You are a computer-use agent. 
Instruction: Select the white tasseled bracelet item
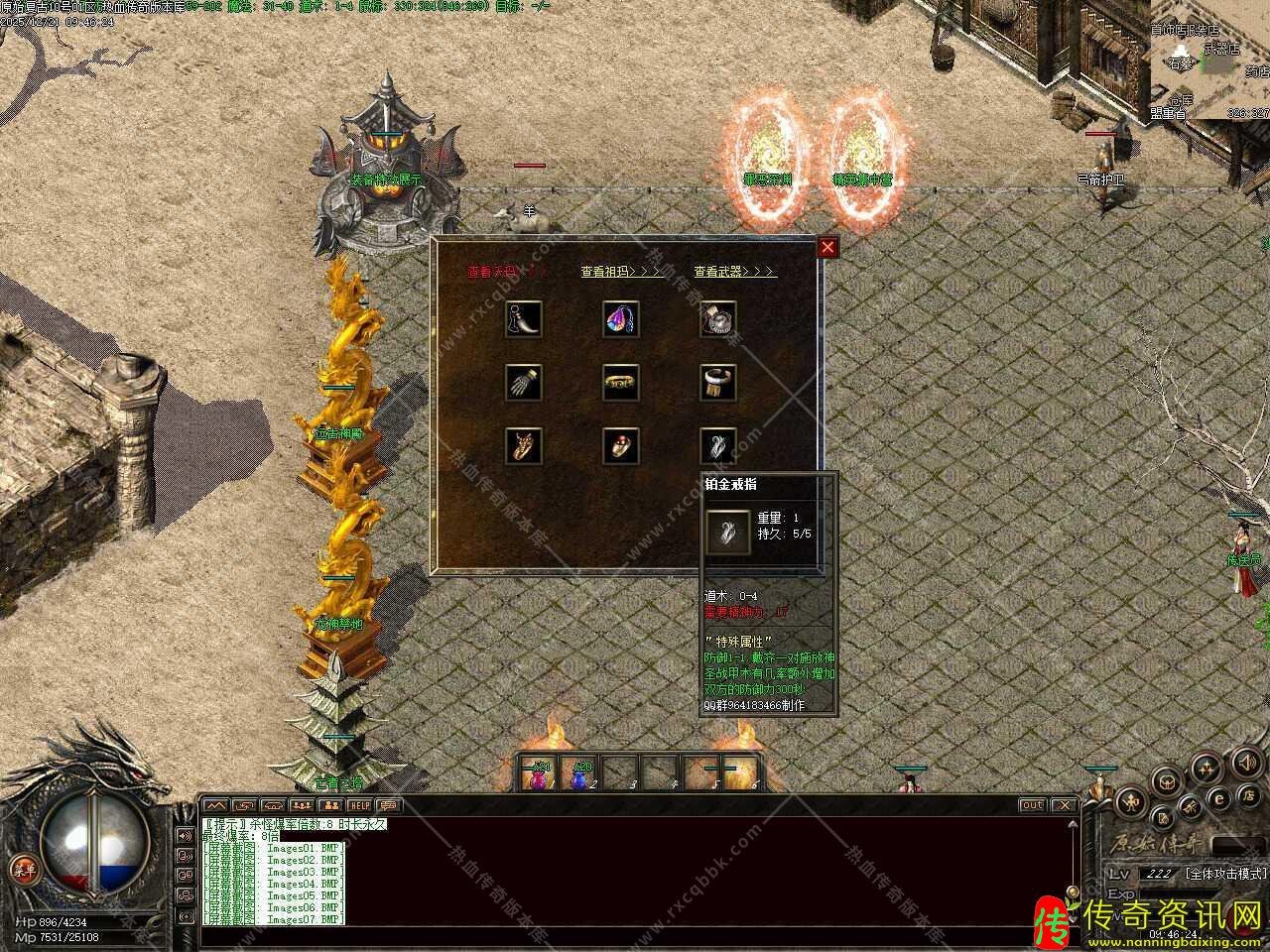coord(717,382)
